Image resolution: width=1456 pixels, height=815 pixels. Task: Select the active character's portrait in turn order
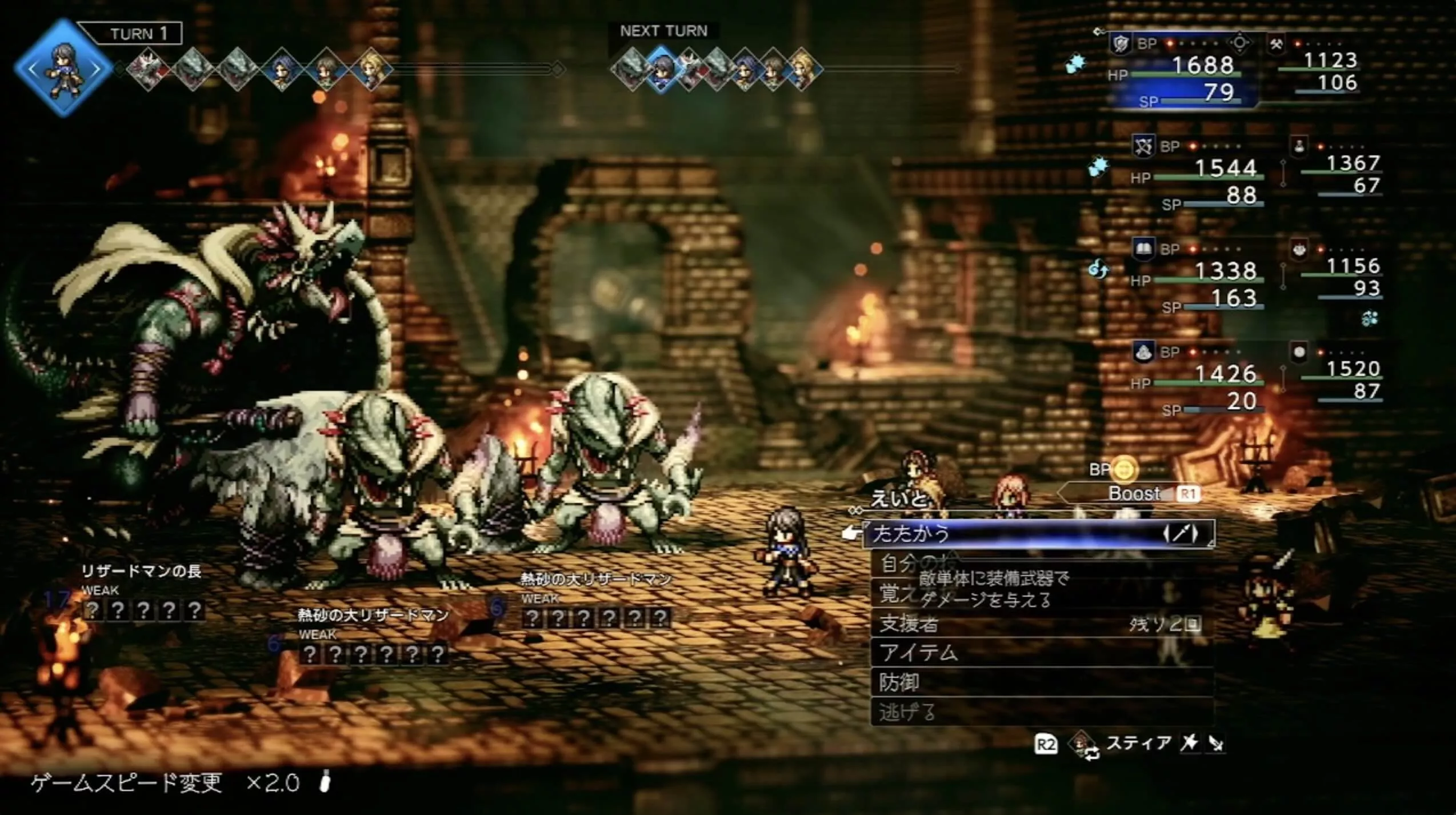point(64,69)
